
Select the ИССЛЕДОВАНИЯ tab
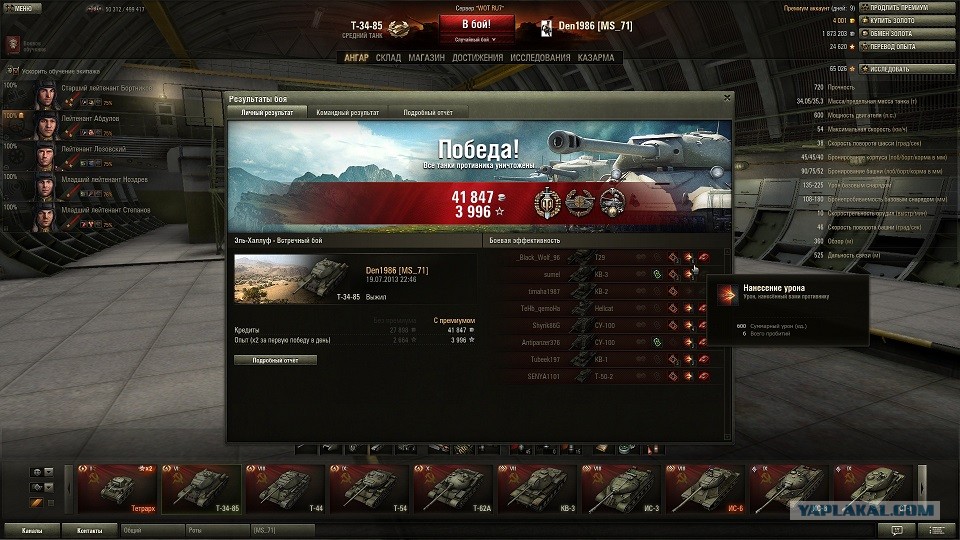540,58
